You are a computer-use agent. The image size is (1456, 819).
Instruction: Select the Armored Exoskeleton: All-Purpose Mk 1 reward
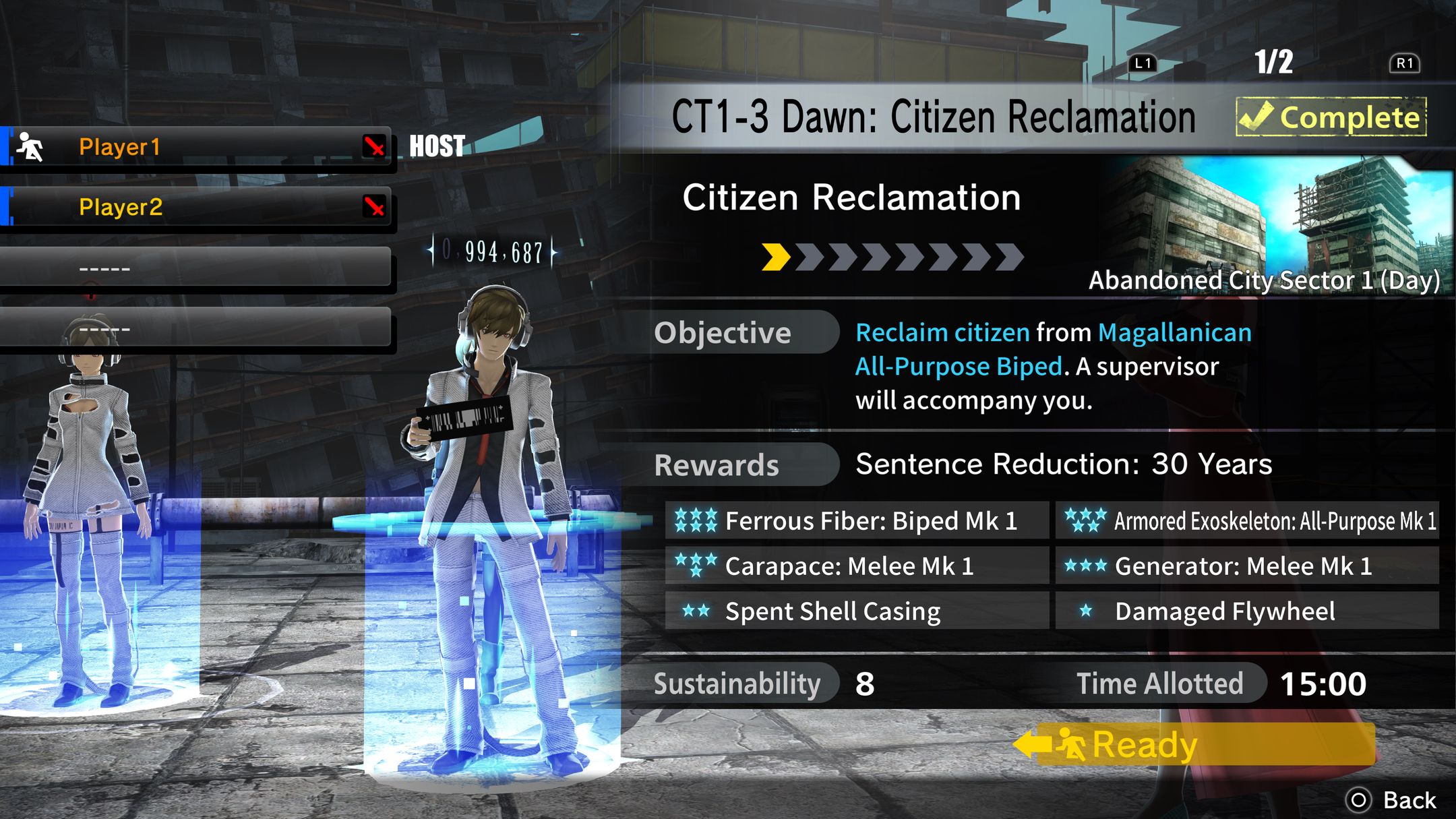[1247, 520]
